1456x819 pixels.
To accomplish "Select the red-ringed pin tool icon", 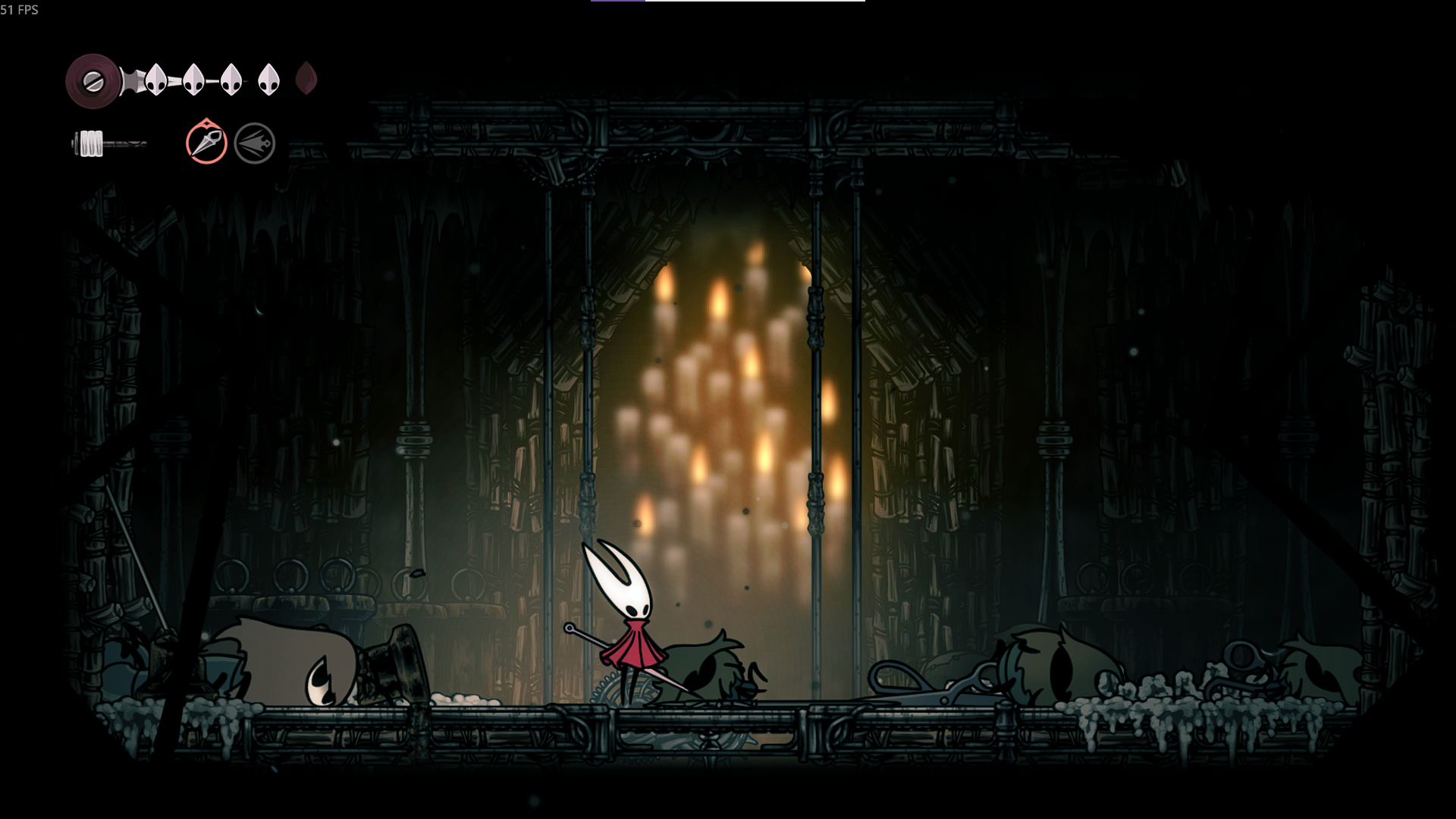I will (x=206, y=143).
